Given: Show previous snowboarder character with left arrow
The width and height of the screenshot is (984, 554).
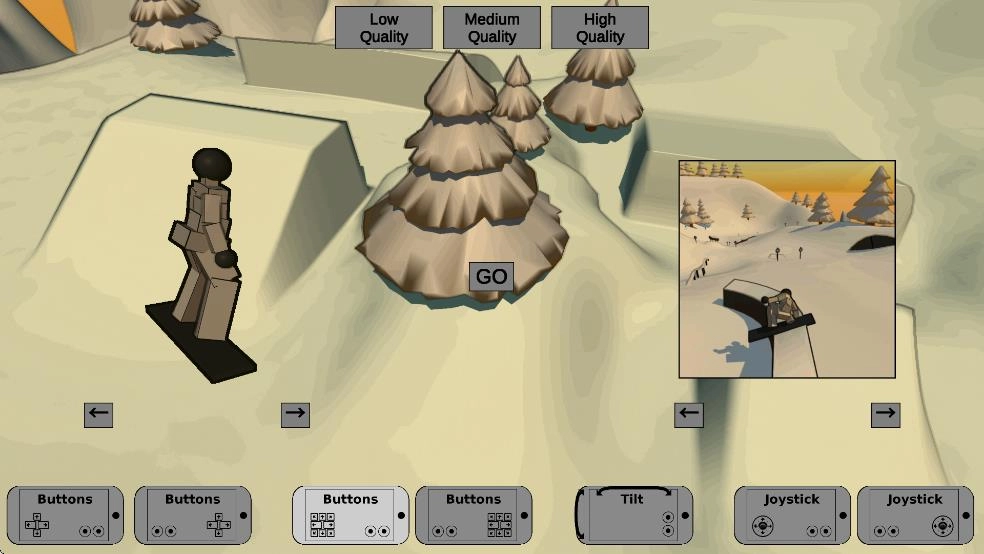Looking at the screenshot, I should (98, 414).
